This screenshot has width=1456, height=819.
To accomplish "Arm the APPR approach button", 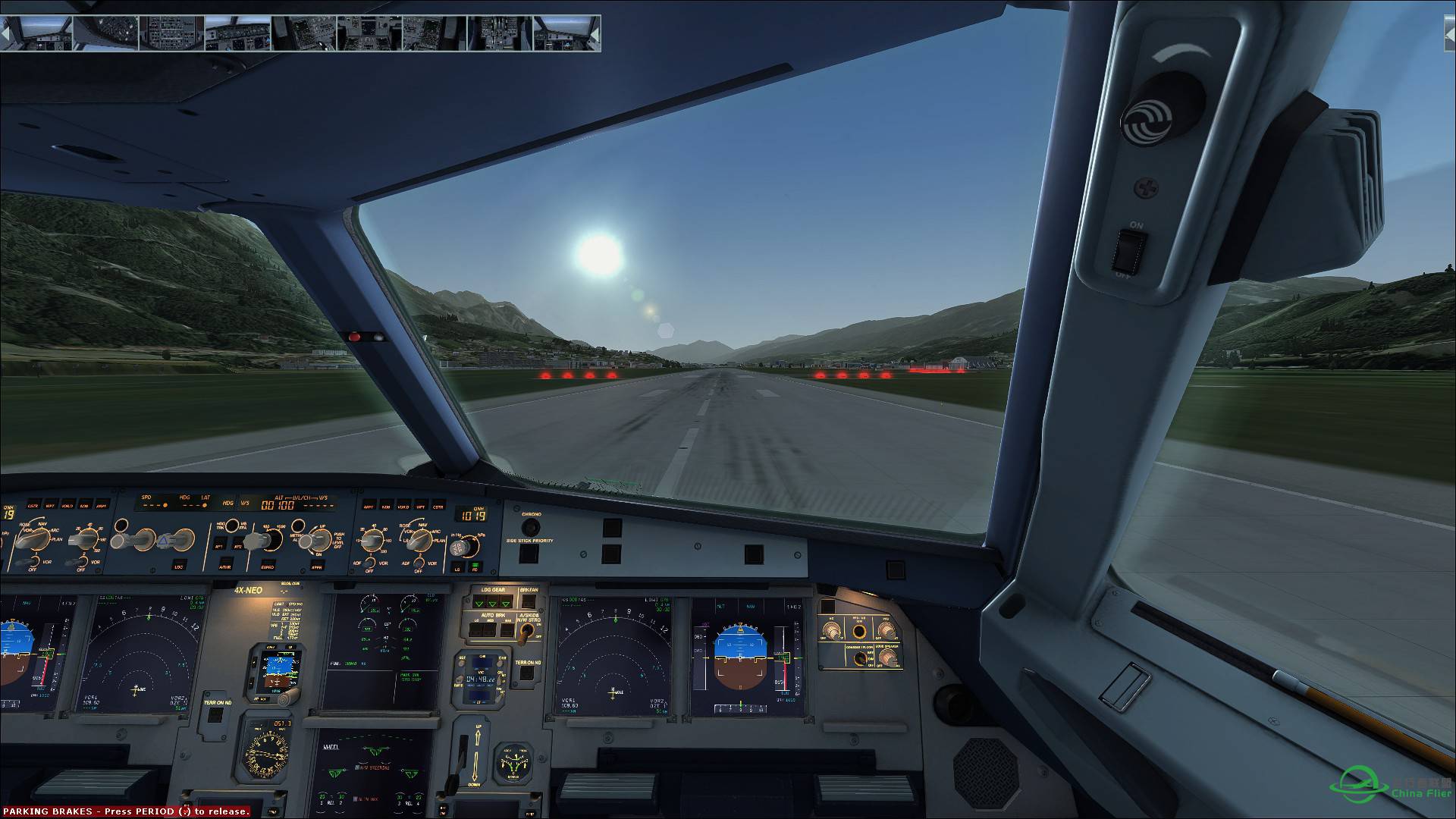I will [x=315, y=566].
